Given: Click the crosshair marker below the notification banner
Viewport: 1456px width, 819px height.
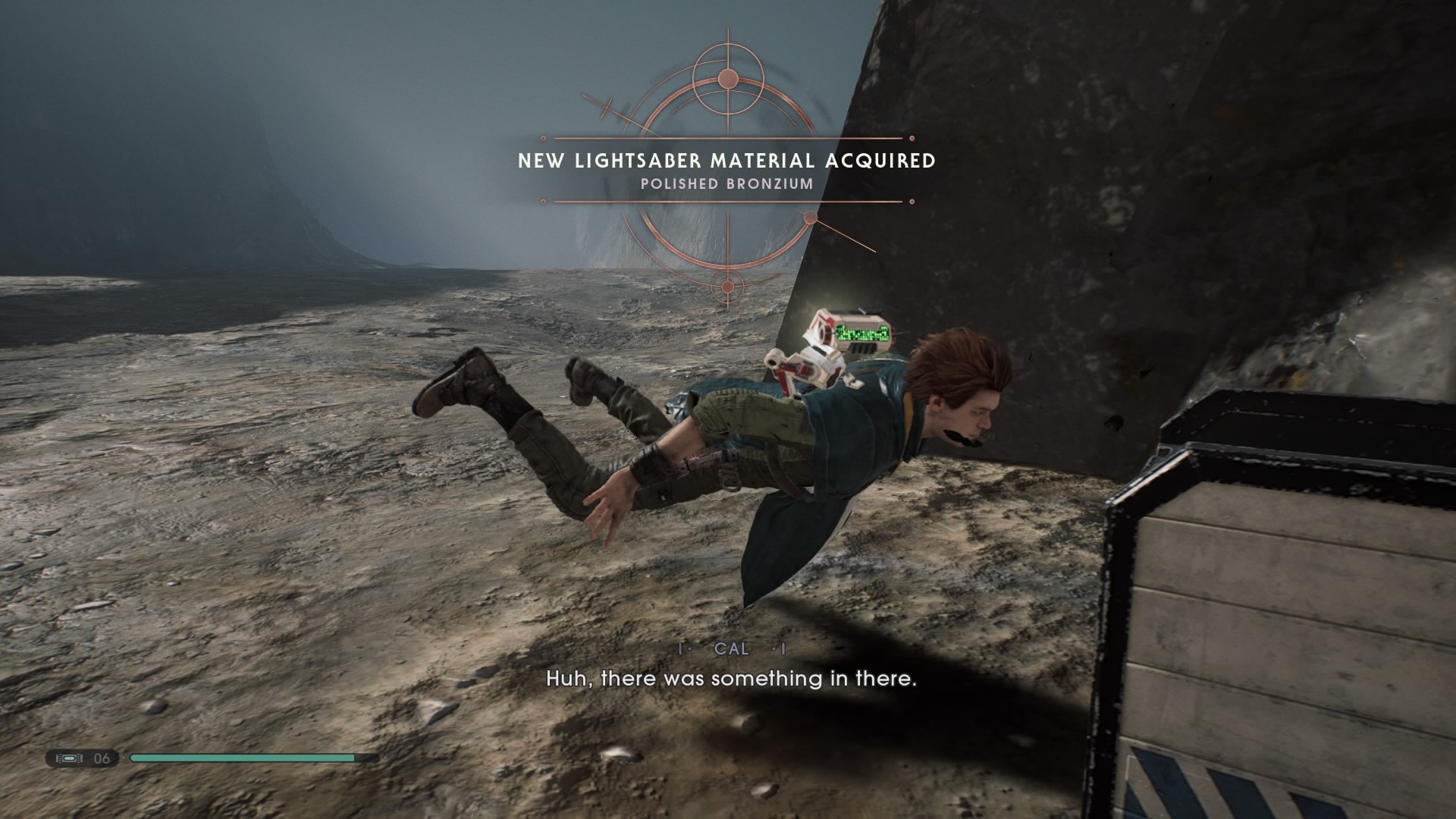Looking at the screenshot, I should click(728, 287).
